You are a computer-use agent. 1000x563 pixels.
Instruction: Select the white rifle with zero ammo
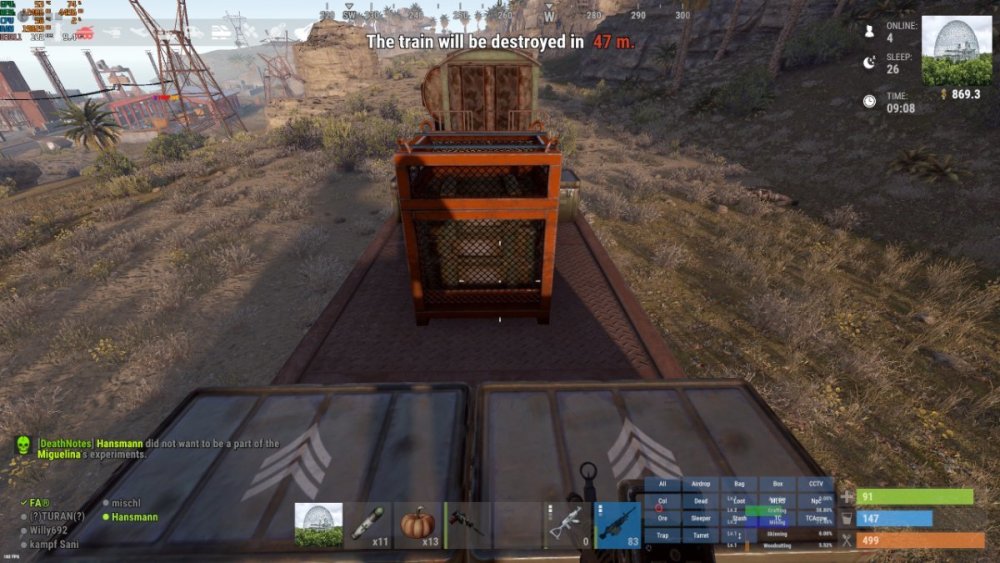(568, 524)
